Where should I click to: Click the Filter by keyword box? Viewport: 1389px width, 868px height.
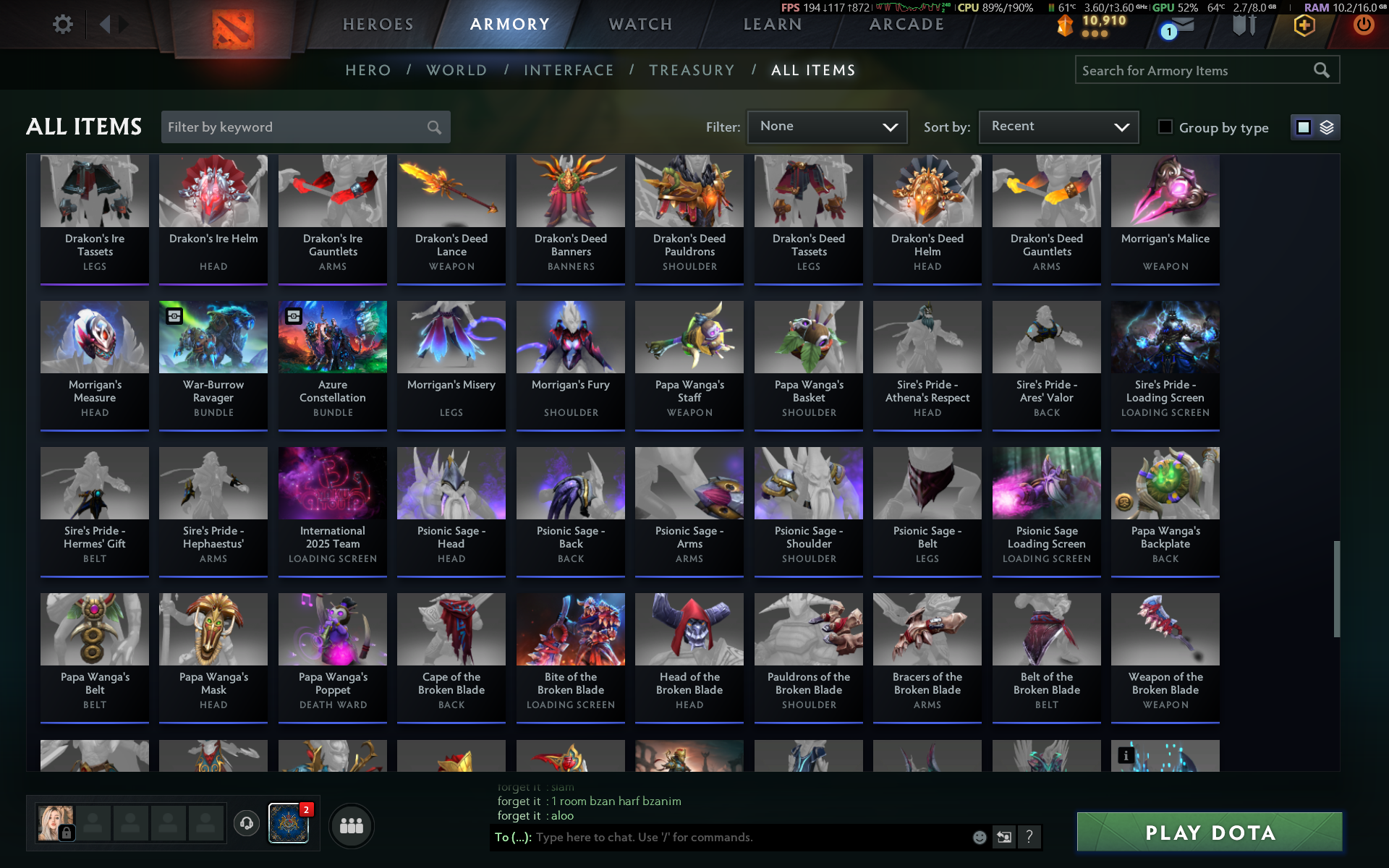point(297,127)
